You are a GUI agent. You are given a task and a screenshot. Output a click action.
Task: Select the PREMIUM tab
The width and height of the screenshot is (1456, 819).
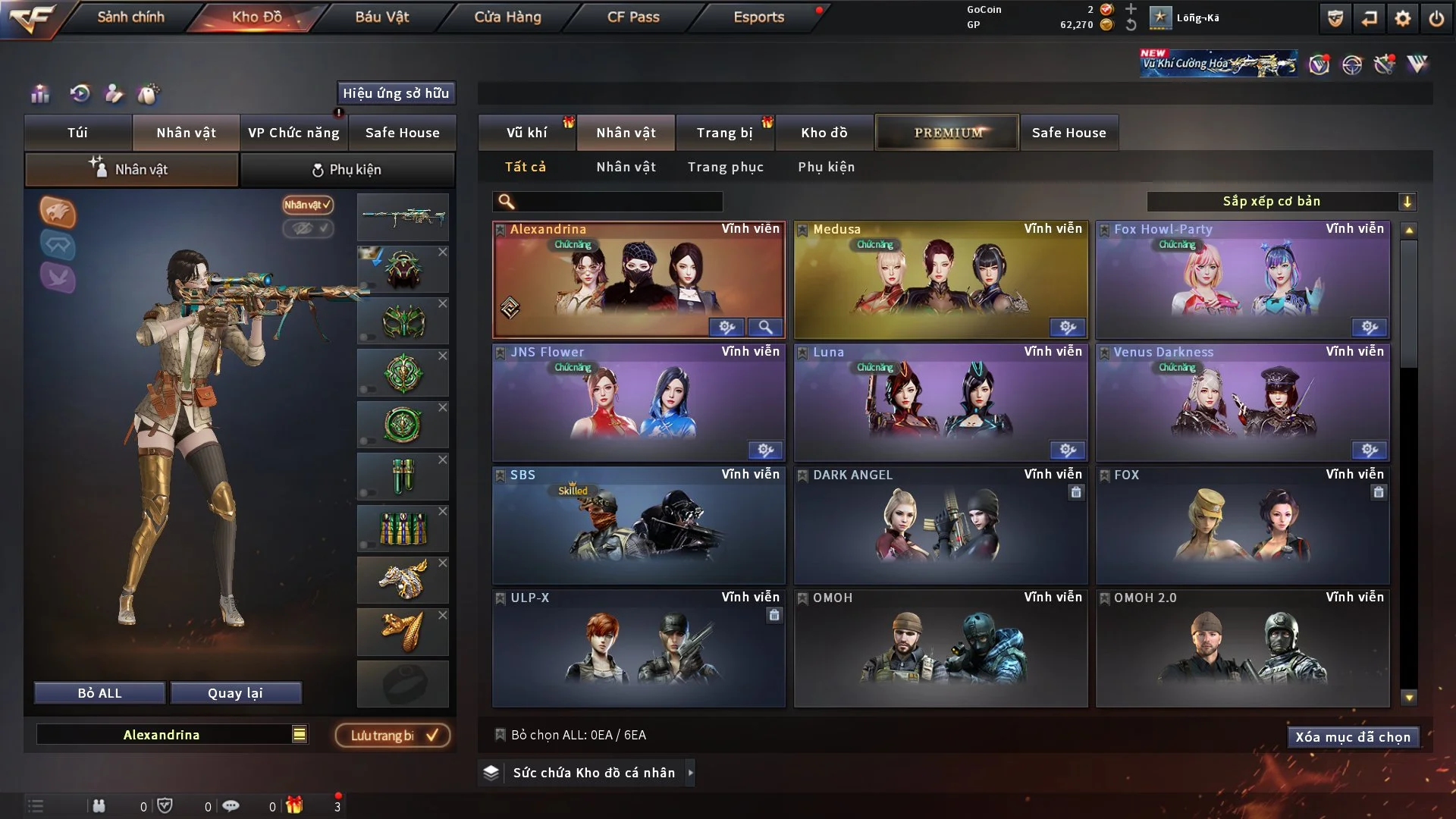click(947, 133)
